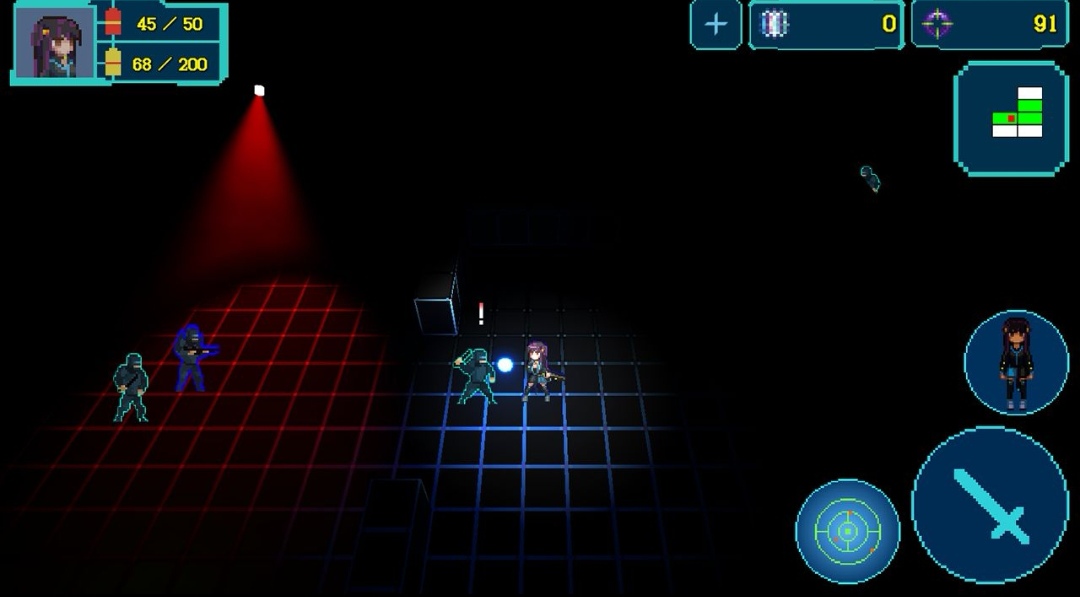Image resolution: width=1080 pixels, height=597 pixels.
Task: Open the room layout minimap
Action: [x=1010, y=118]
